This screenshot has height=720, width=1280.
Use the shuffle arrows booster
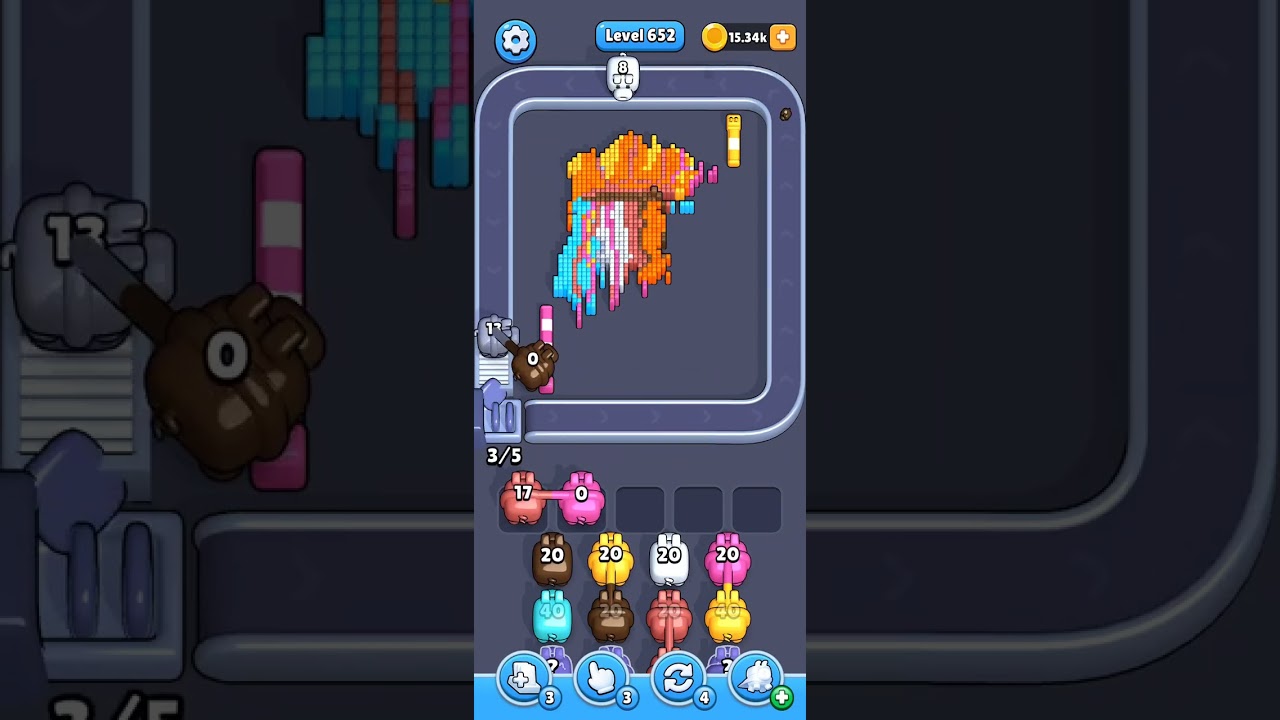[x=678, y=680]
